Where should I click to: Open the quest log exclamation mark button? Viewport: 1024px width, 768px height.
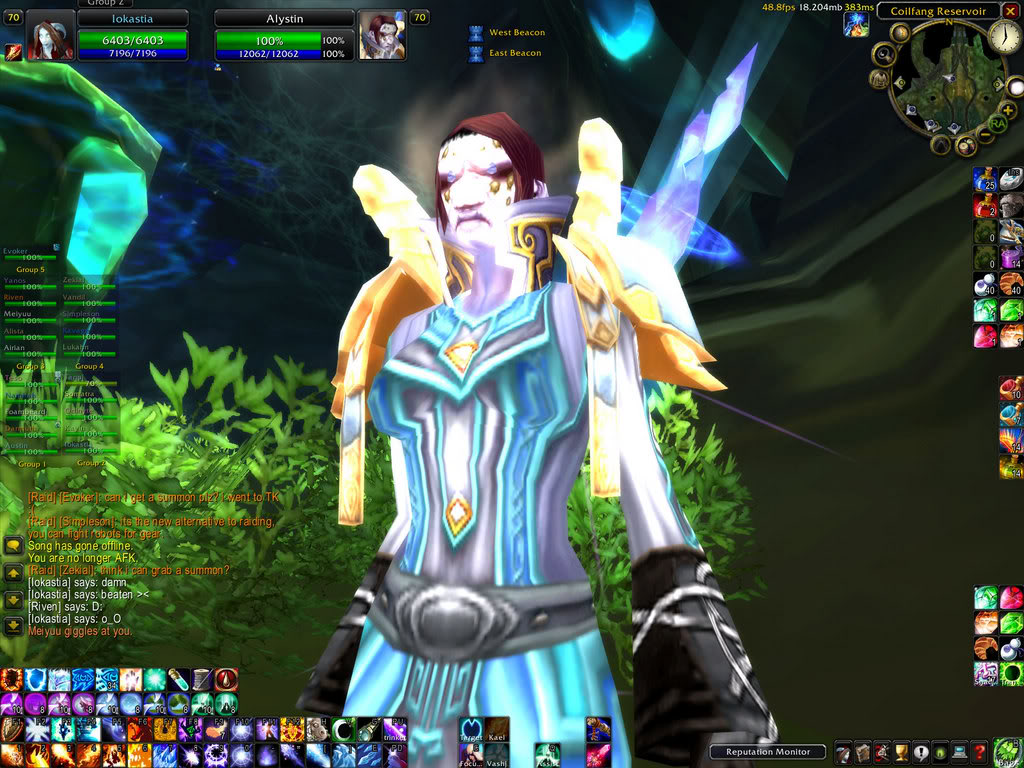(x=920, y=753)
